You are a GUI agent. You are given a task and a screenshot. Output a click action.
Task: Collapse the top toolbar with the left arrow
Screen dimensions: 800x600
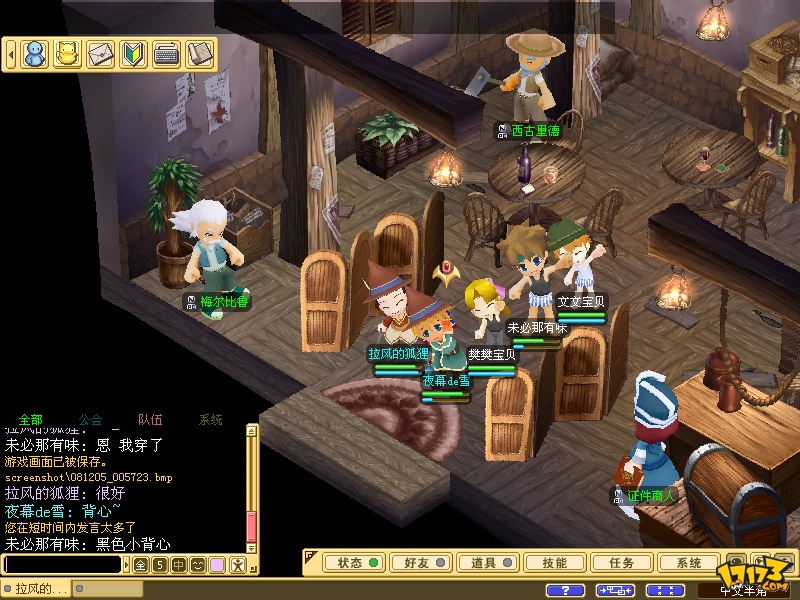(11, 53)
